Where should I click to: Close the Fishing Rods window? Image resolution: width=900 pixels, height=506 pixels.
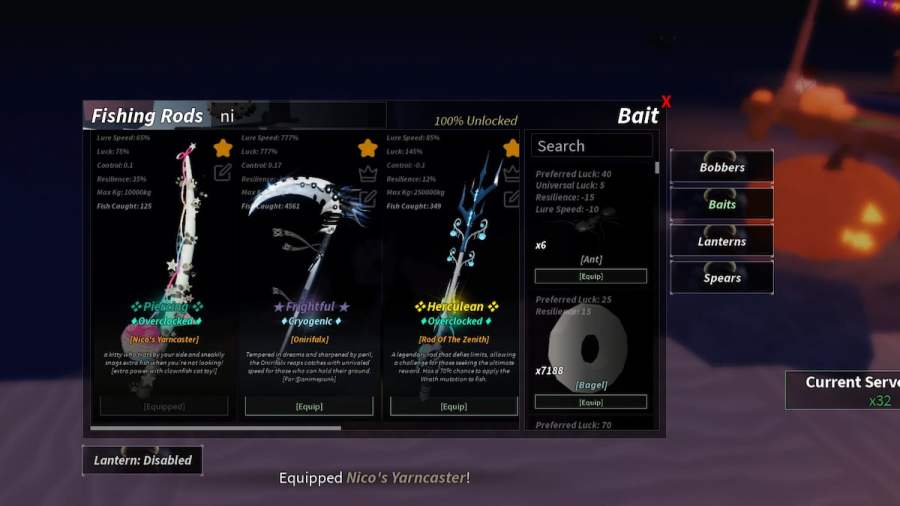pyautogui.click(x=666, y=102)
